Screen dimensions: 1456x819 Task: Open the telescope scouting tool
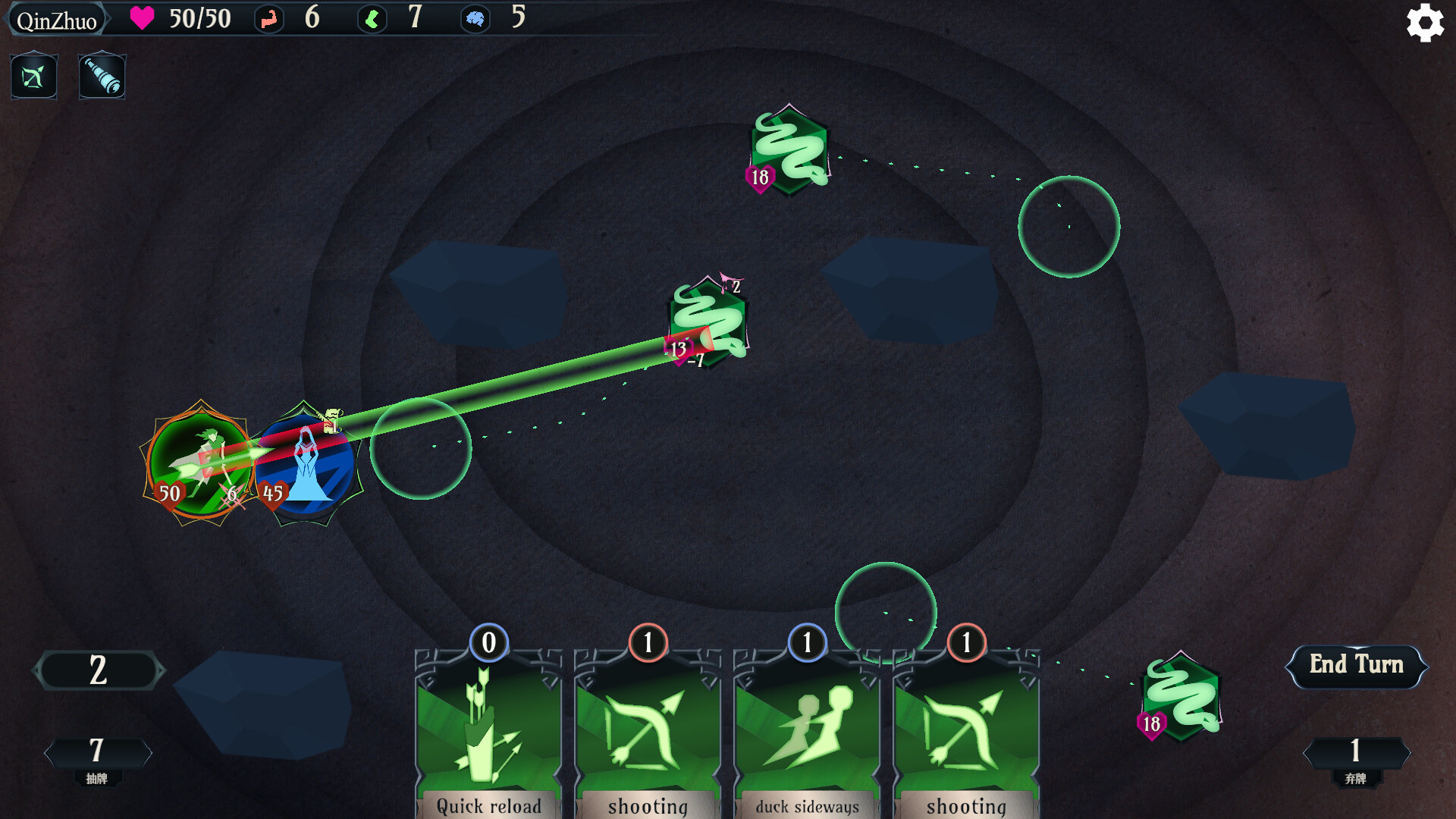click(102, 76)
